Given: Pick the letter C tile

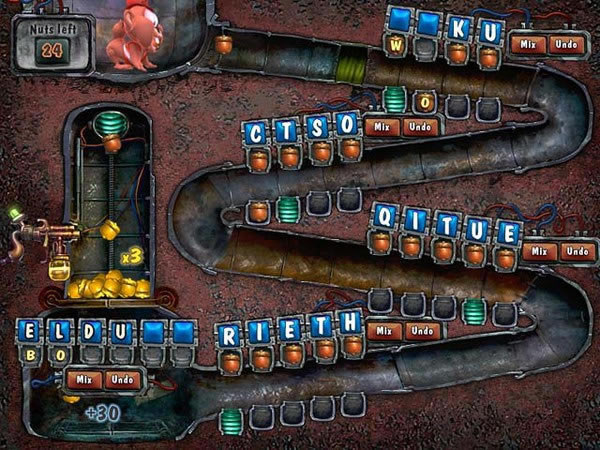Looking at the screenshot, I should coord(258,133).
